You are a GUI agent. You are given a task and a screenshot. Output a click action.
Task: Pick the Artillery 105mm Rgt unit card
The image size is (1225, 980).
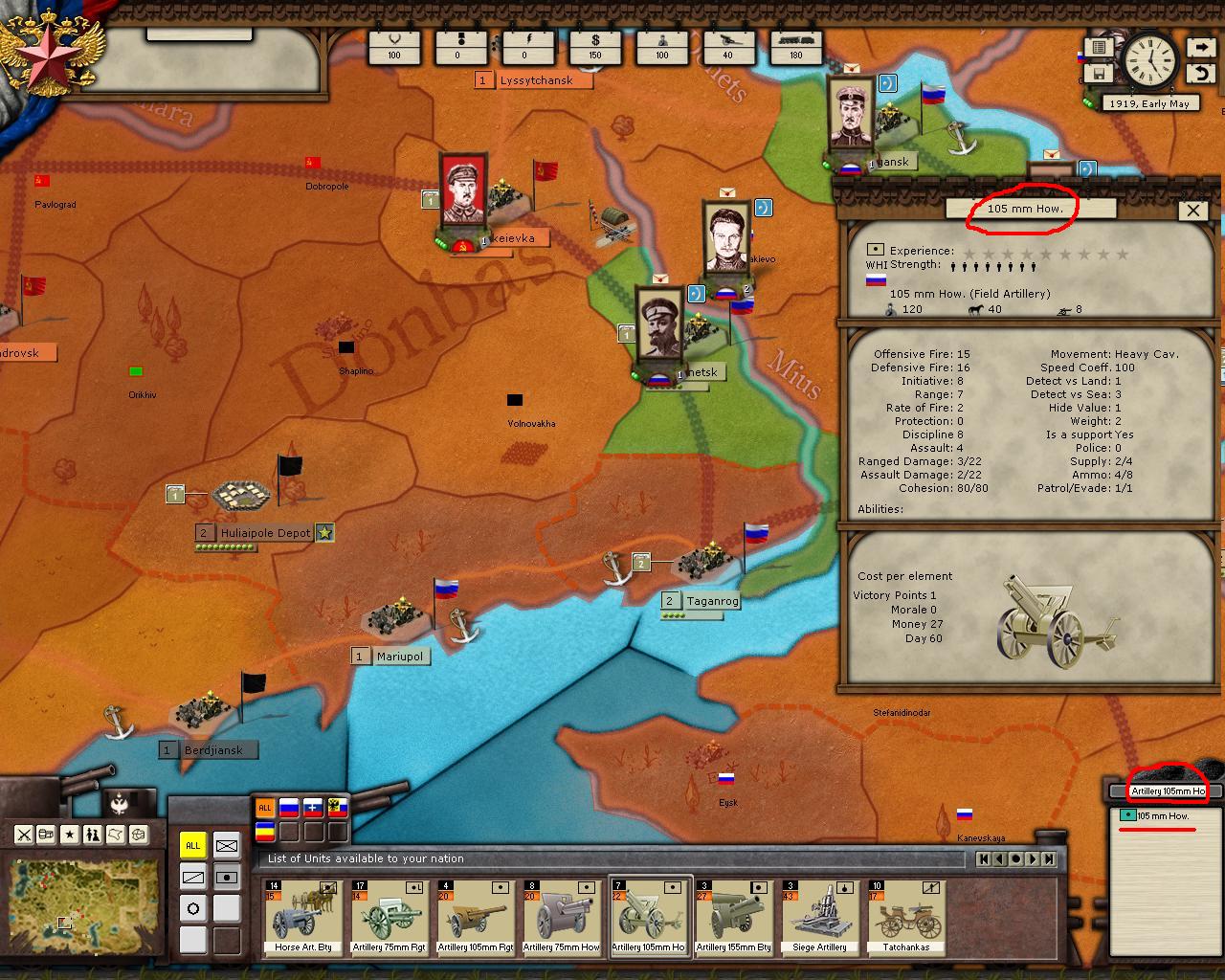pos(475,918)
